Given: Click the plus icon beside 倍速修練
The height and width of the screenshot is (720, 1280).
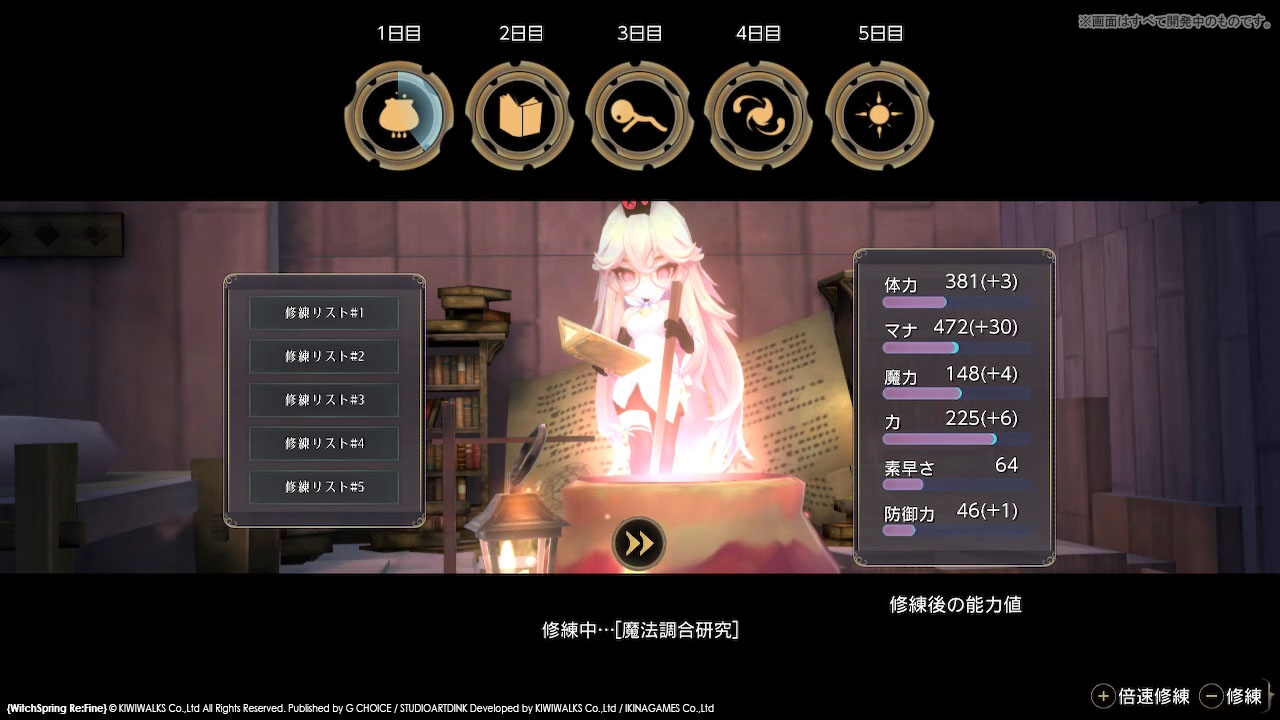Looking at the screenshot, I should pyautogui.click(x=1104, y=695).
